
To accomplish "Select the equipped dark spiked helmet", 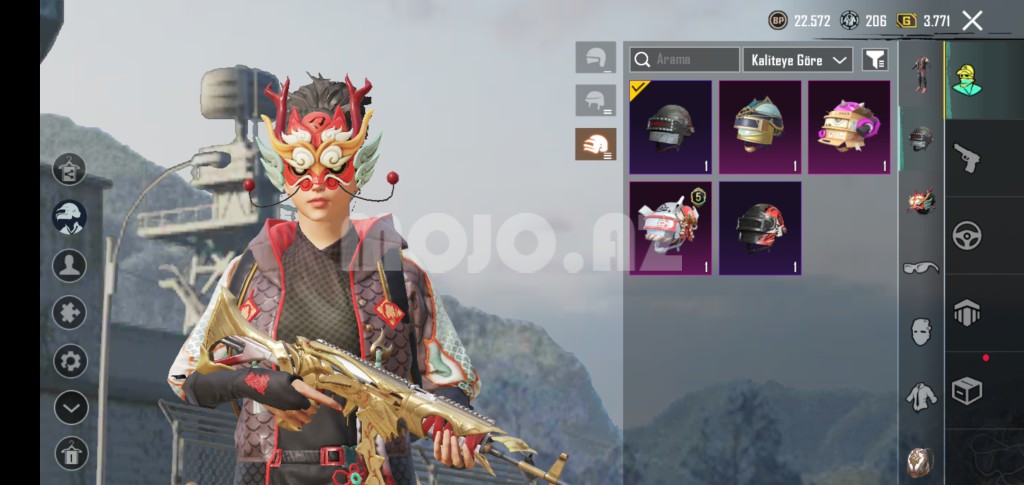I will pos(670,127).
